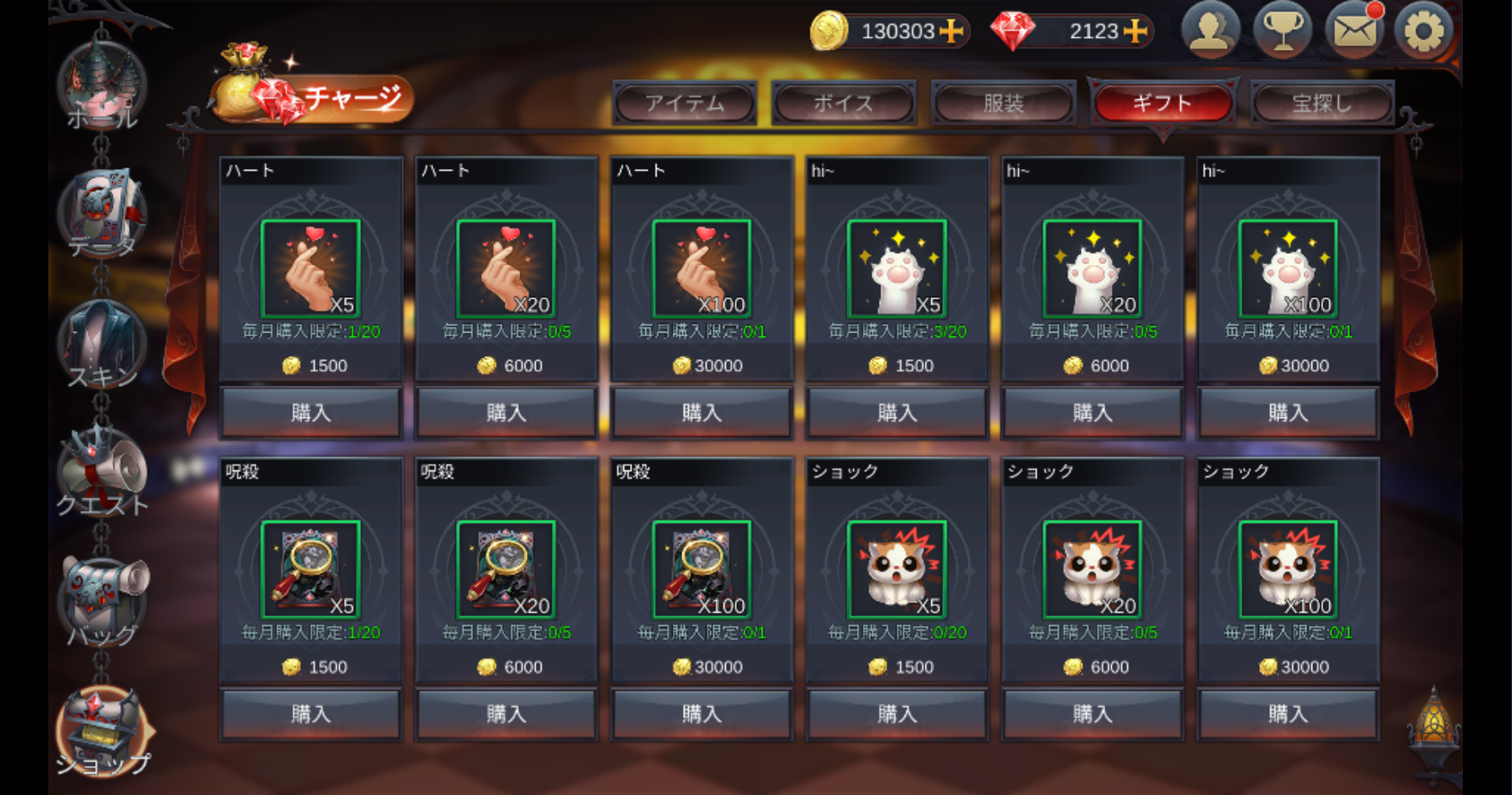1512x795 pixels.
Task: Add more red gems with plus
Action: [1136, 31]
